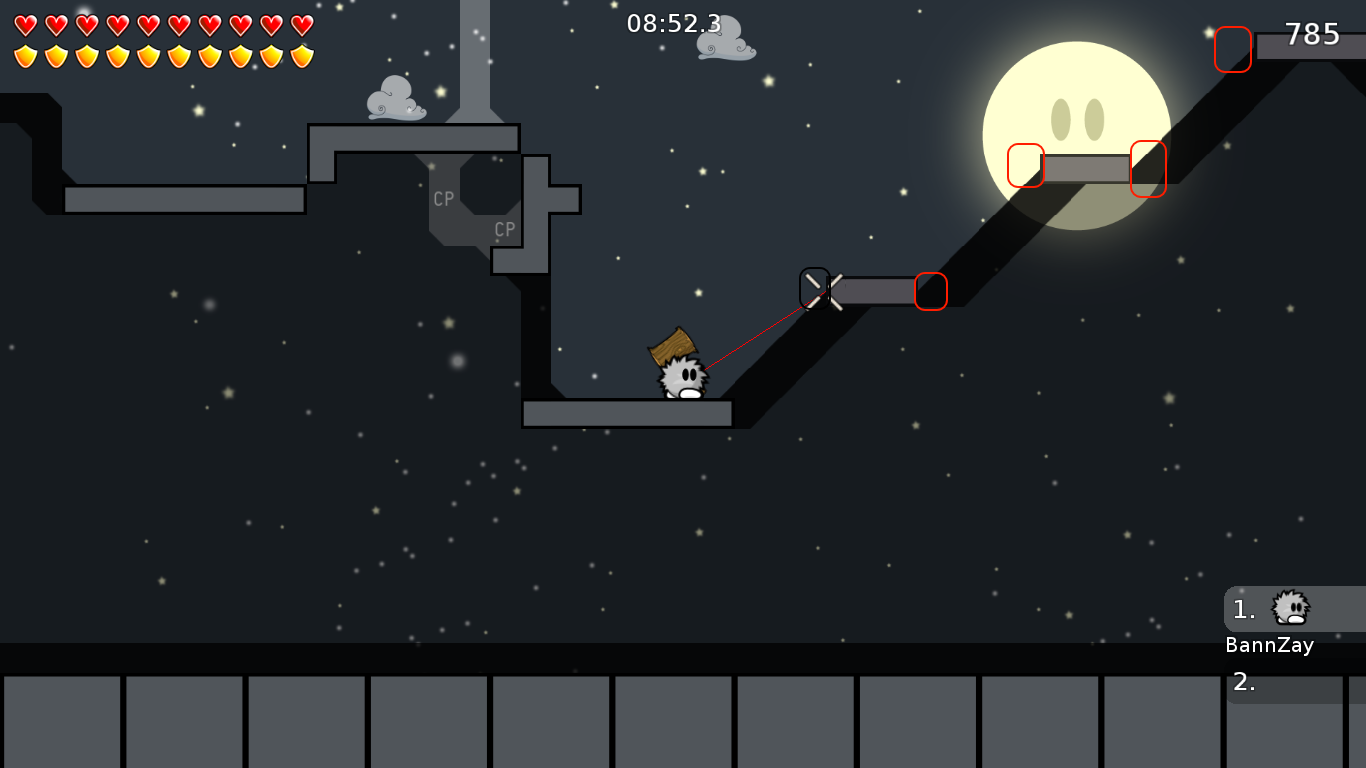The width and height of the screenshot is (1366, 768).
Task: Toggle the red checkpoint box below the score counter
Action: pyautogui.click(x=1232, y=51)
